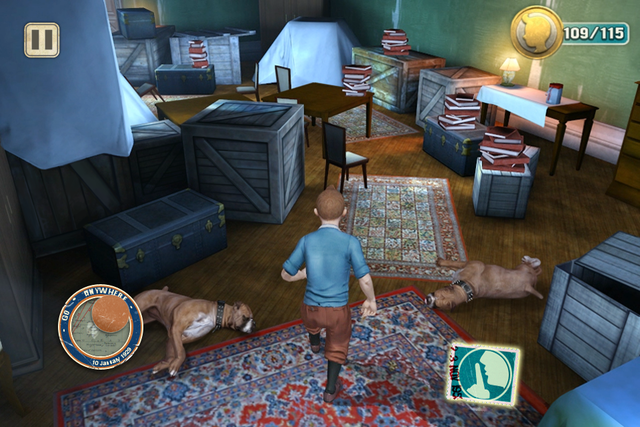Viewport: 640px width, 427px height.
Task: Tap the gold coin icon beside 109/115
Action: pos(537,33)
